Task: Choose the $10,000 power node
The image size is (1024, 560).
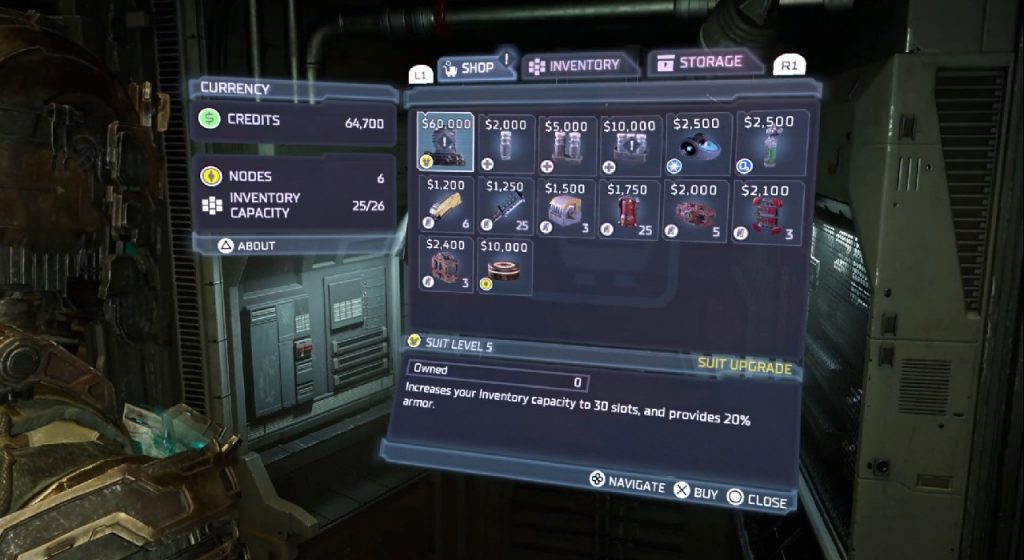Action: [x=505, y=266]
